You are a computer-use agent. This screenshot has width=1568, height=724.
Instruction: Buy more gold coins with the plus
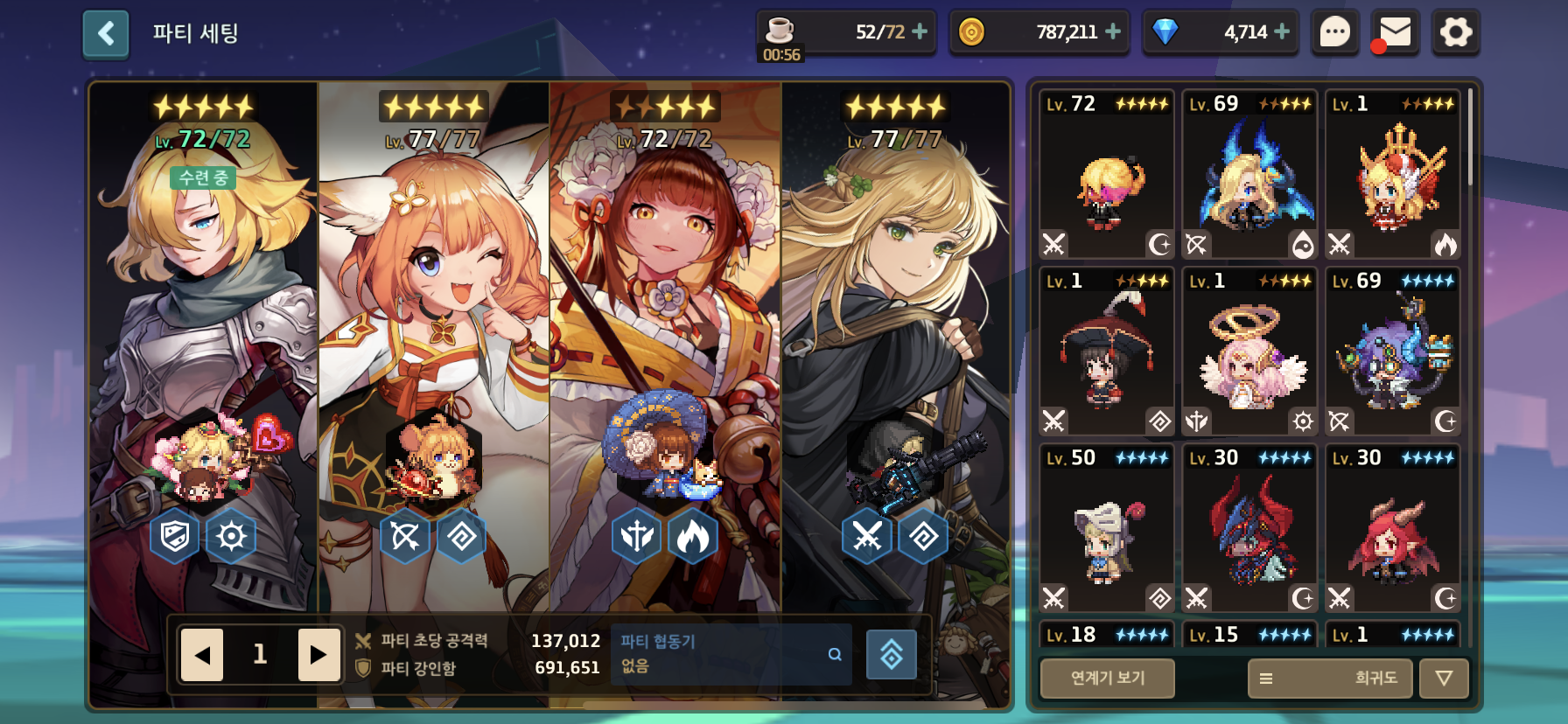coord(1113,31)
